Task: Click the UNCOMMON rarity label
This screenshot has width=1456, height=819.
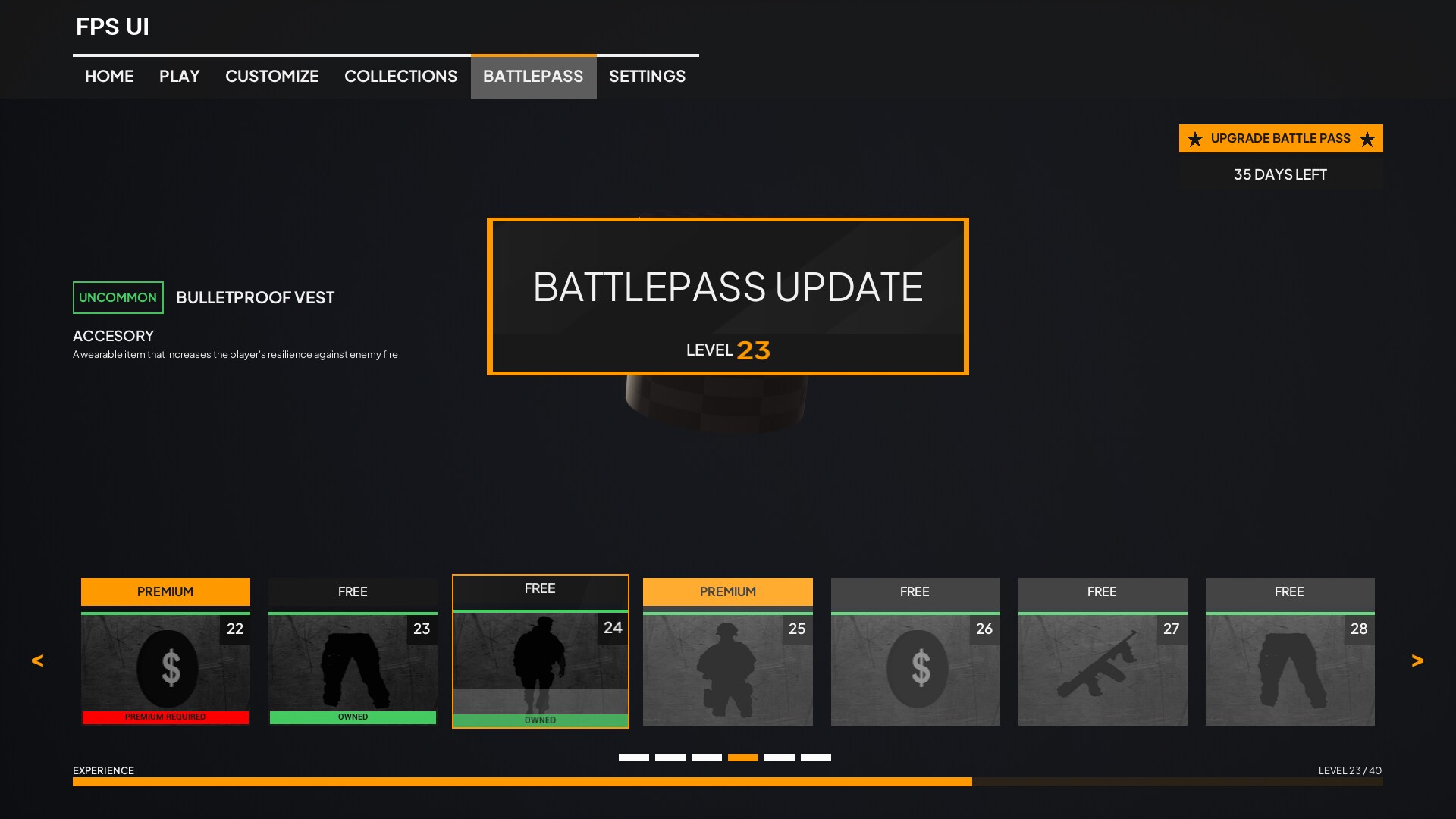Action: (x=118, y=297)
